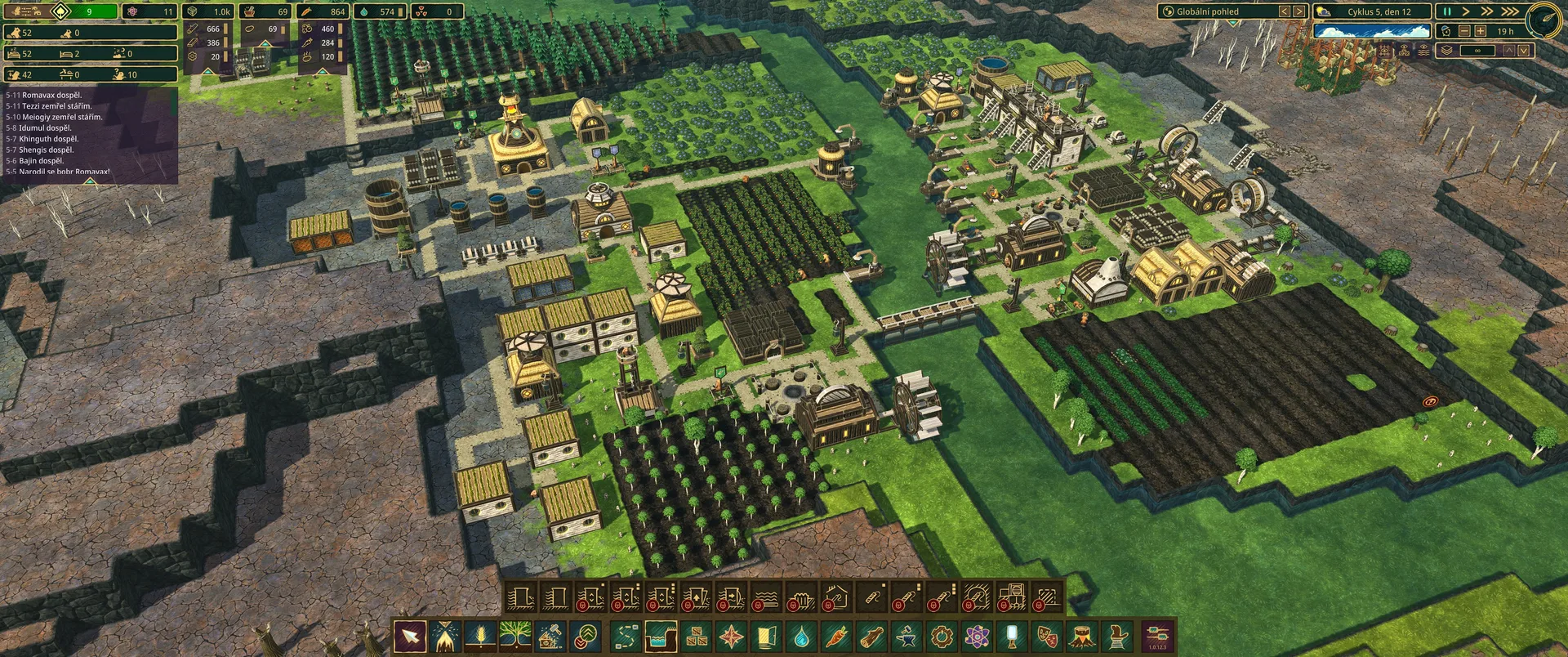Open the anvil metalworking building category
This screenshot has height=657, width=1568.
(906, 637)
